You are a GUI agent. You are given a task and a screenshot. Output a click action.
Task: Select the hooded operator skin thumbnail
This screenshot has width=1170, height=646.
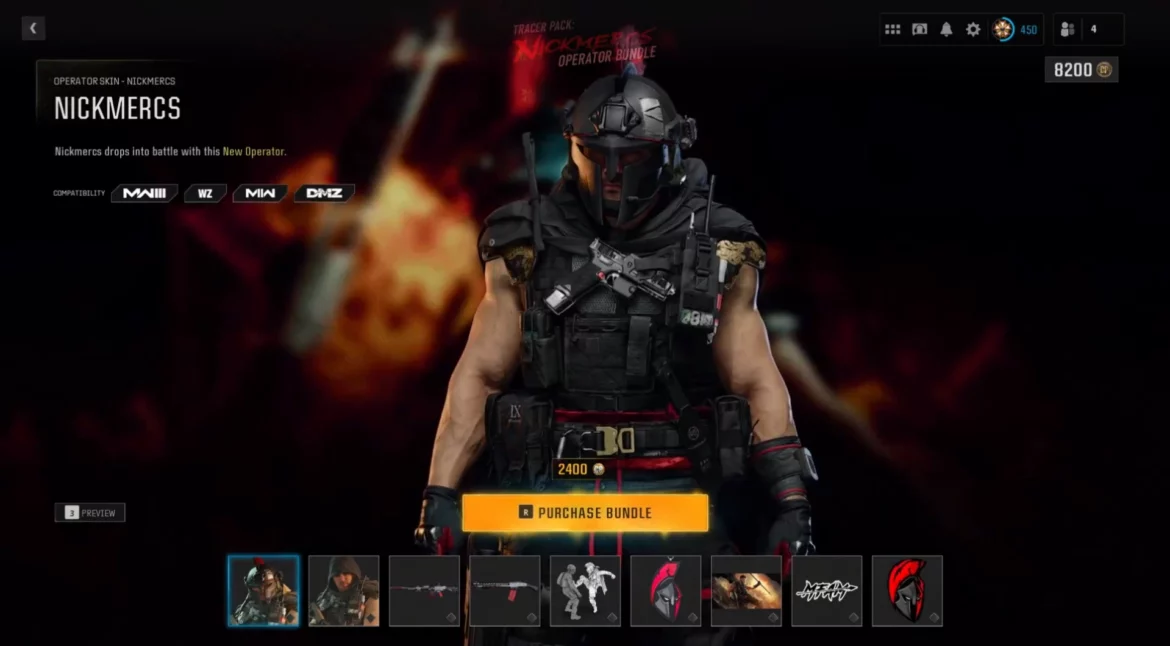coord(344,591)
